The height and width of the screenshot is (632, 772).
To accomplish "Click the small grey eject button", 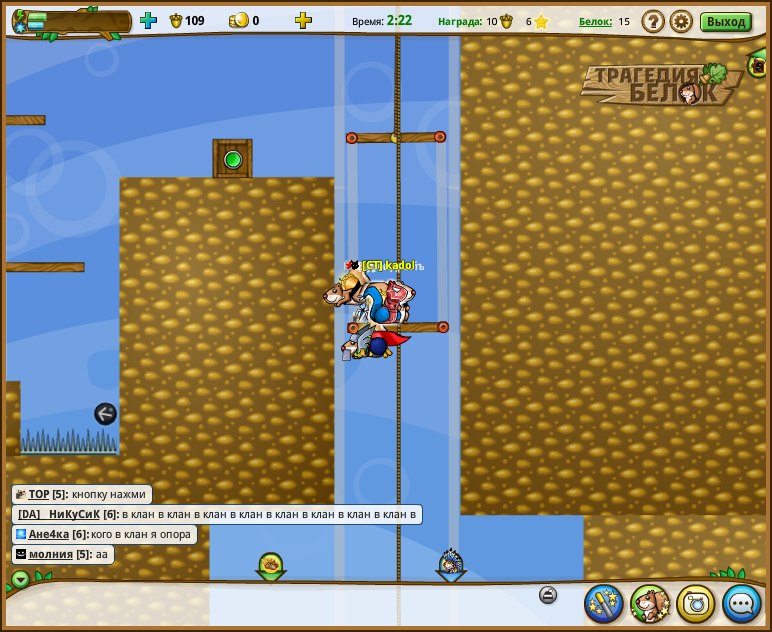I will [x=547, y=595].
